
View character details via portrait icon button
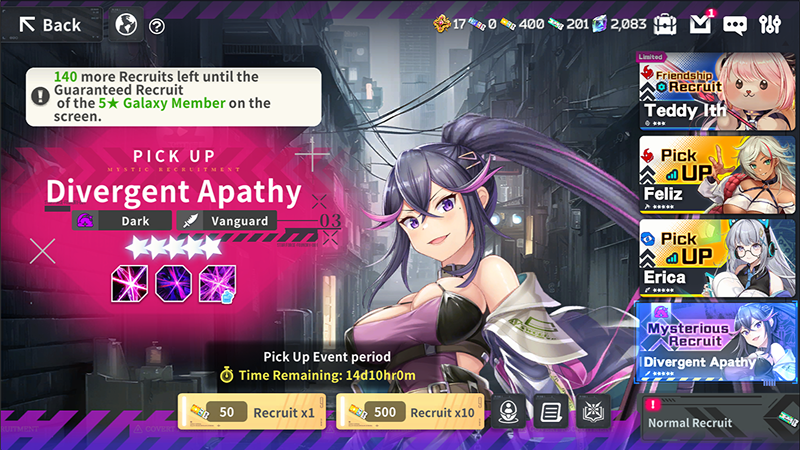coord(507,412)
